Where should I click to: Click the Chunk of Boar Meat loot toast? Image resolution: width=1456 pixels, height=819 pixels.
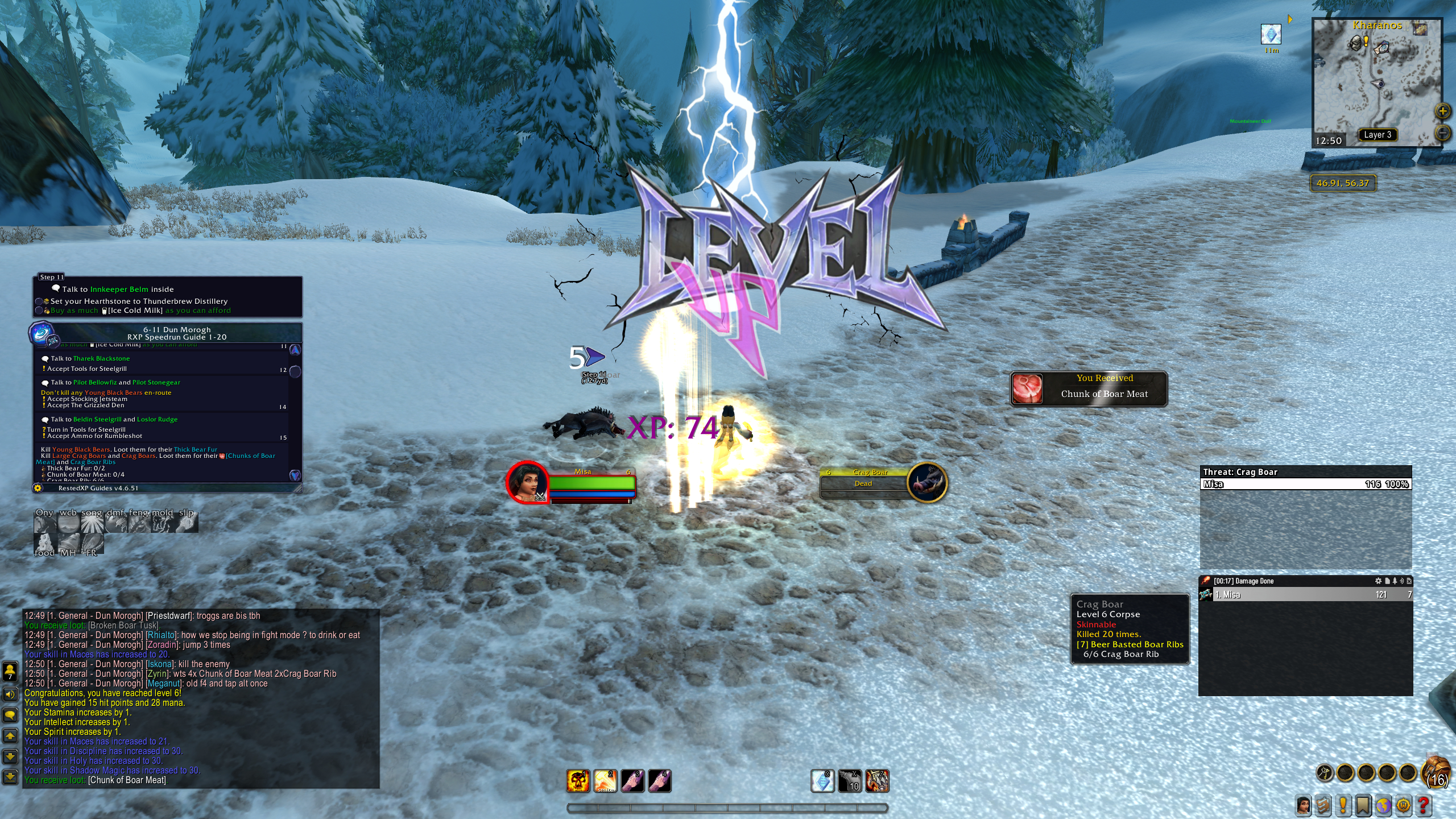click(1089, 388)
